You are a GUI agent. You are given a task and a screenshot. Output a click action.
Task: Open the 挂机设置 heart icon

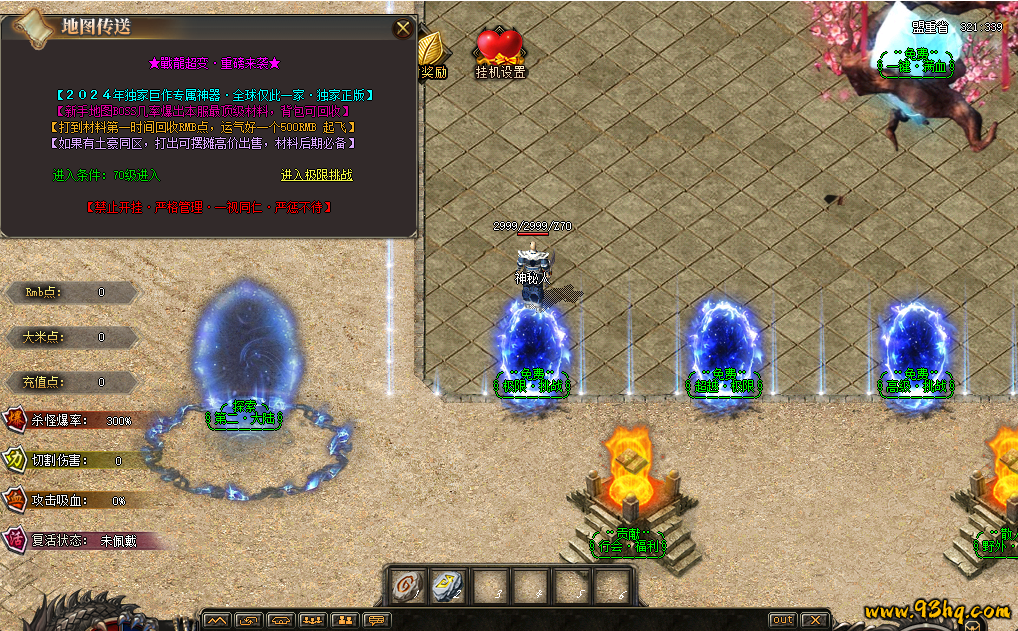(x=499, y=50)
